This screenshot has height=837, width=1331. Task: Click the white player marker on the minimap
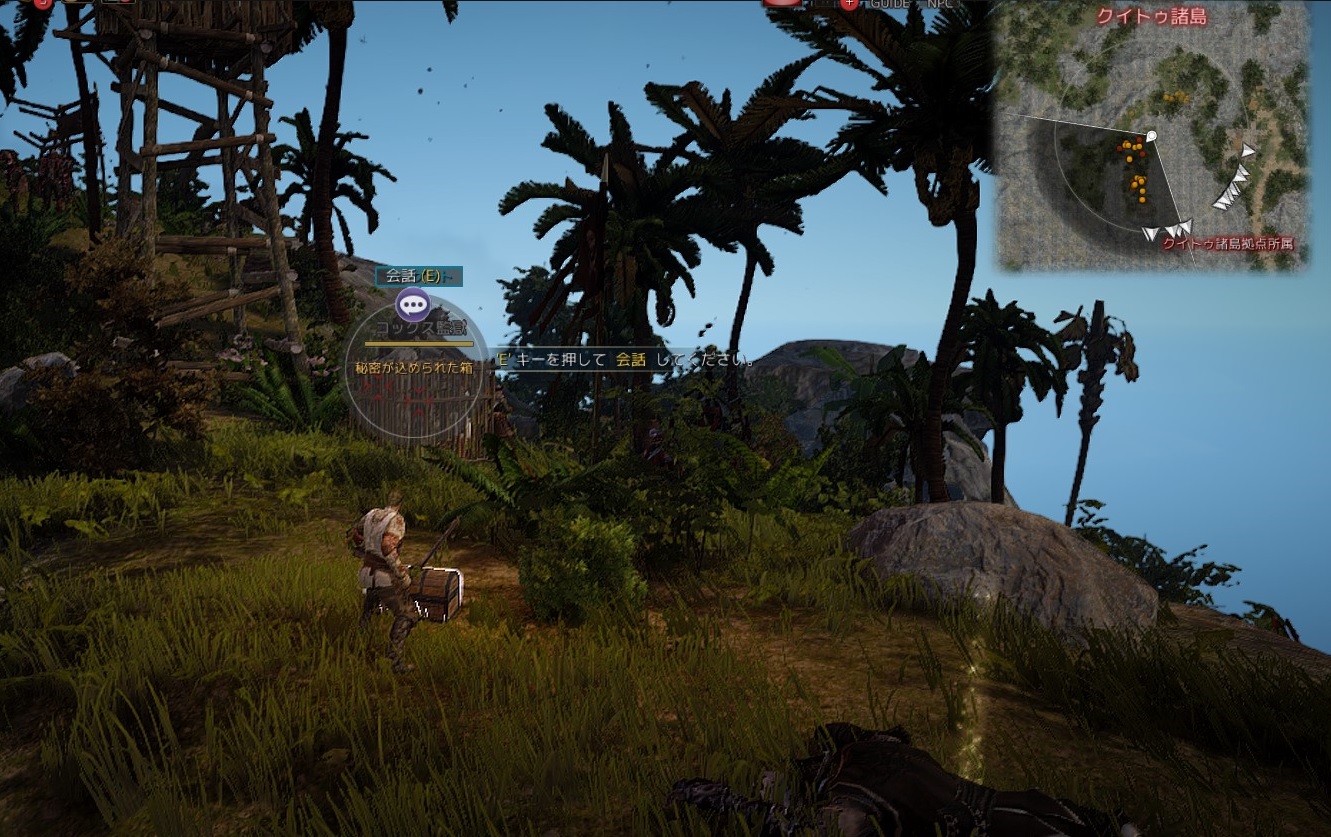point(1151,135)
